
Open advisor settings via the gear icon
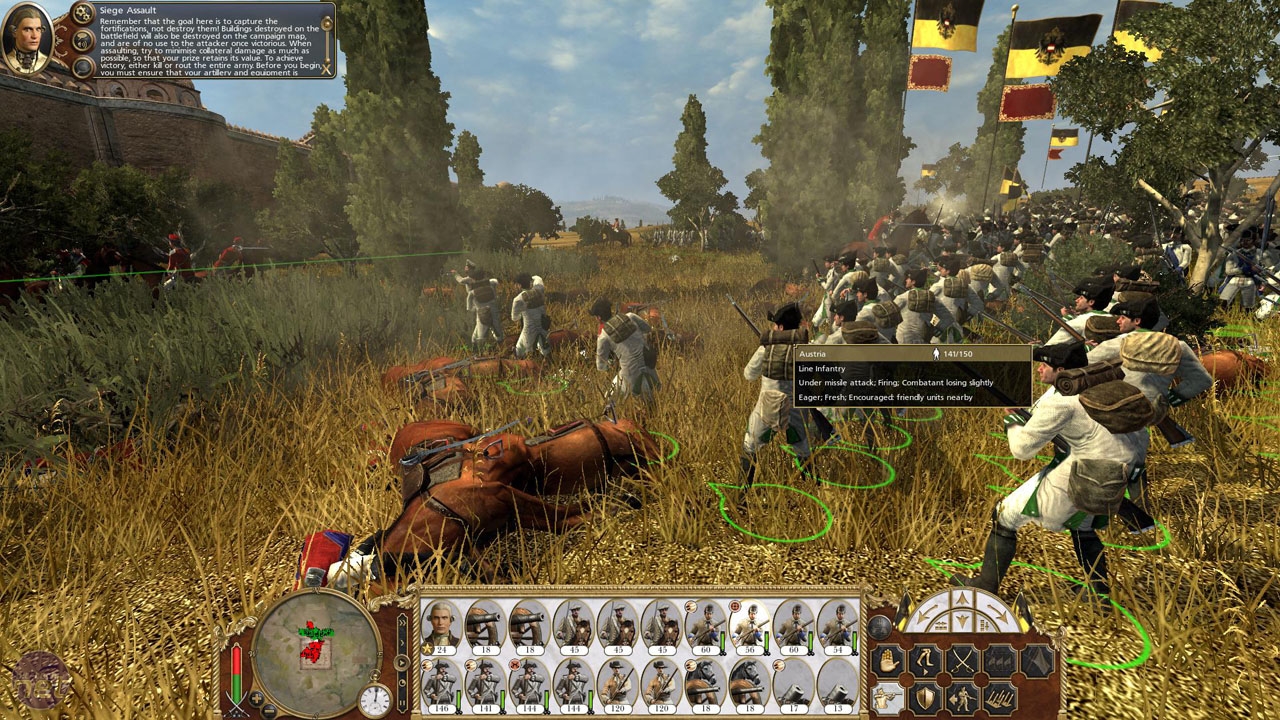[x=81, y=12]
